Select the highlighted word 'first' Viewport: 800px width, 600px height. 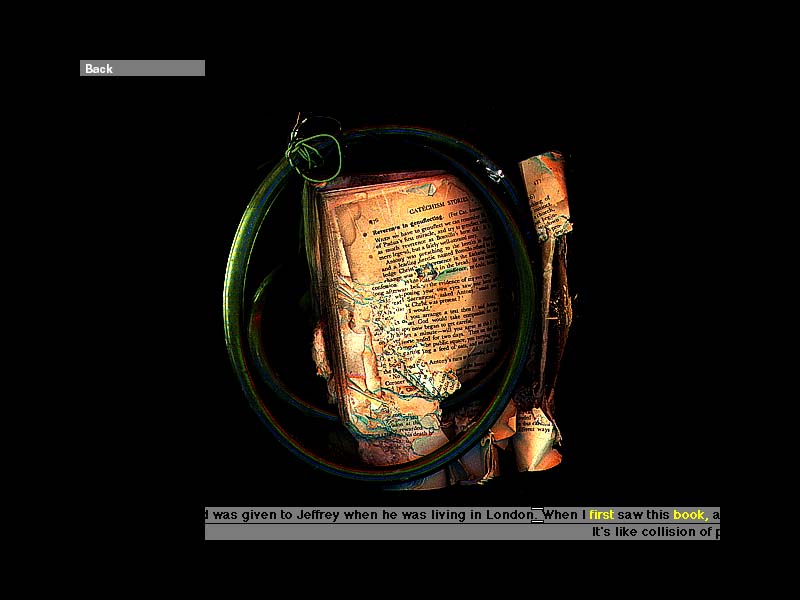coord(601,515)
